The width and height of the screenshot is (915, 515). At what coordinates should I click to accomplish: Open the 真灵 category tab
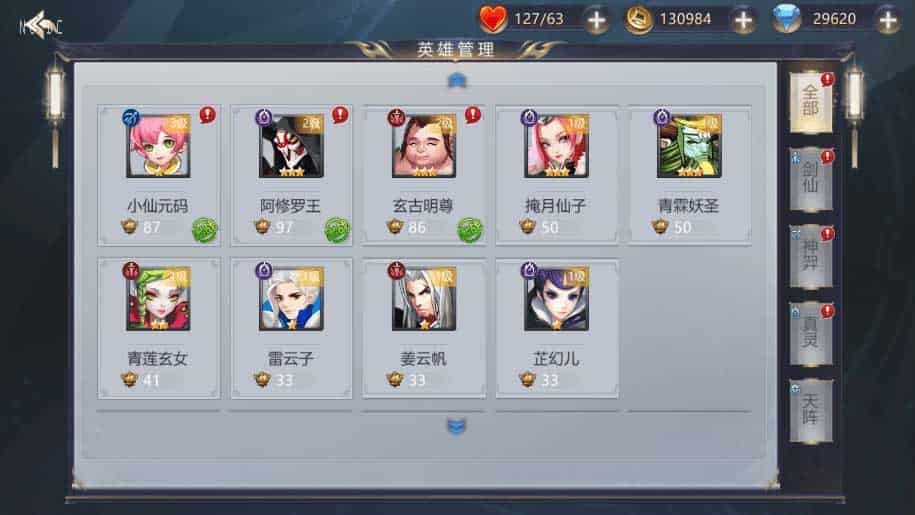(x=810, y=334)
